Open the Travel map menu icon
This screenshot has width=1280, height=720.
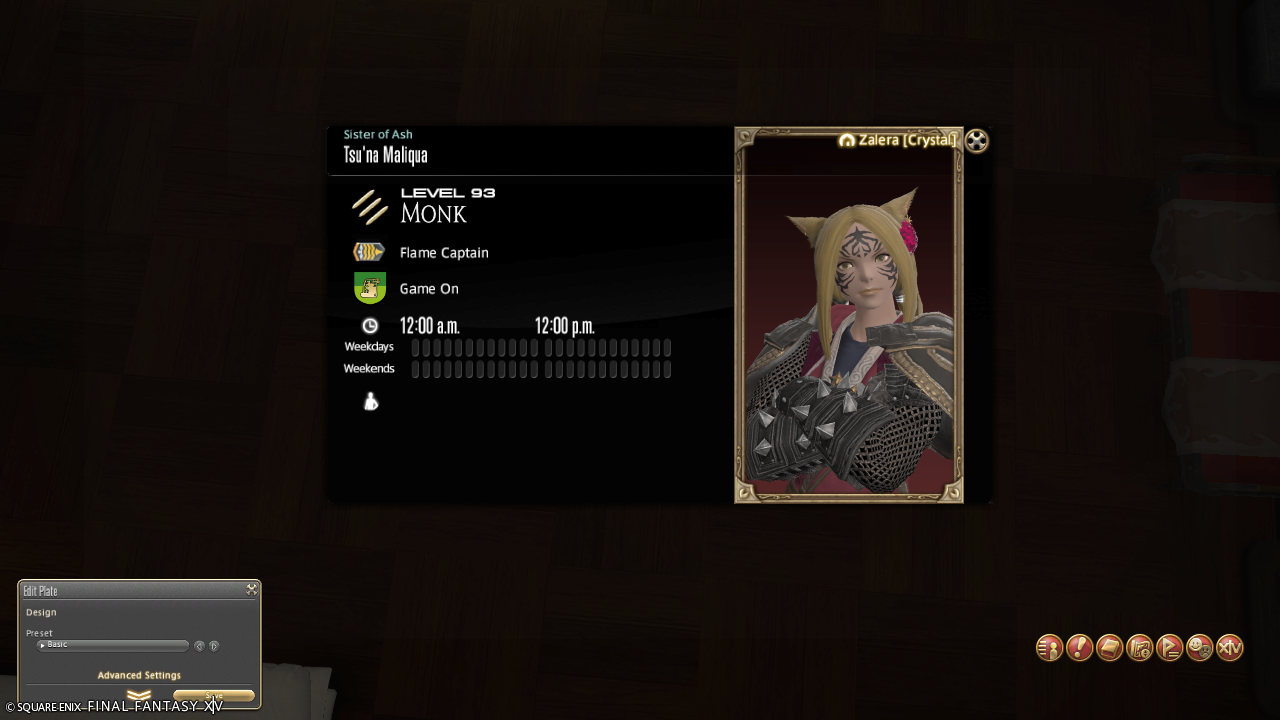click(x=1139, y=648)
